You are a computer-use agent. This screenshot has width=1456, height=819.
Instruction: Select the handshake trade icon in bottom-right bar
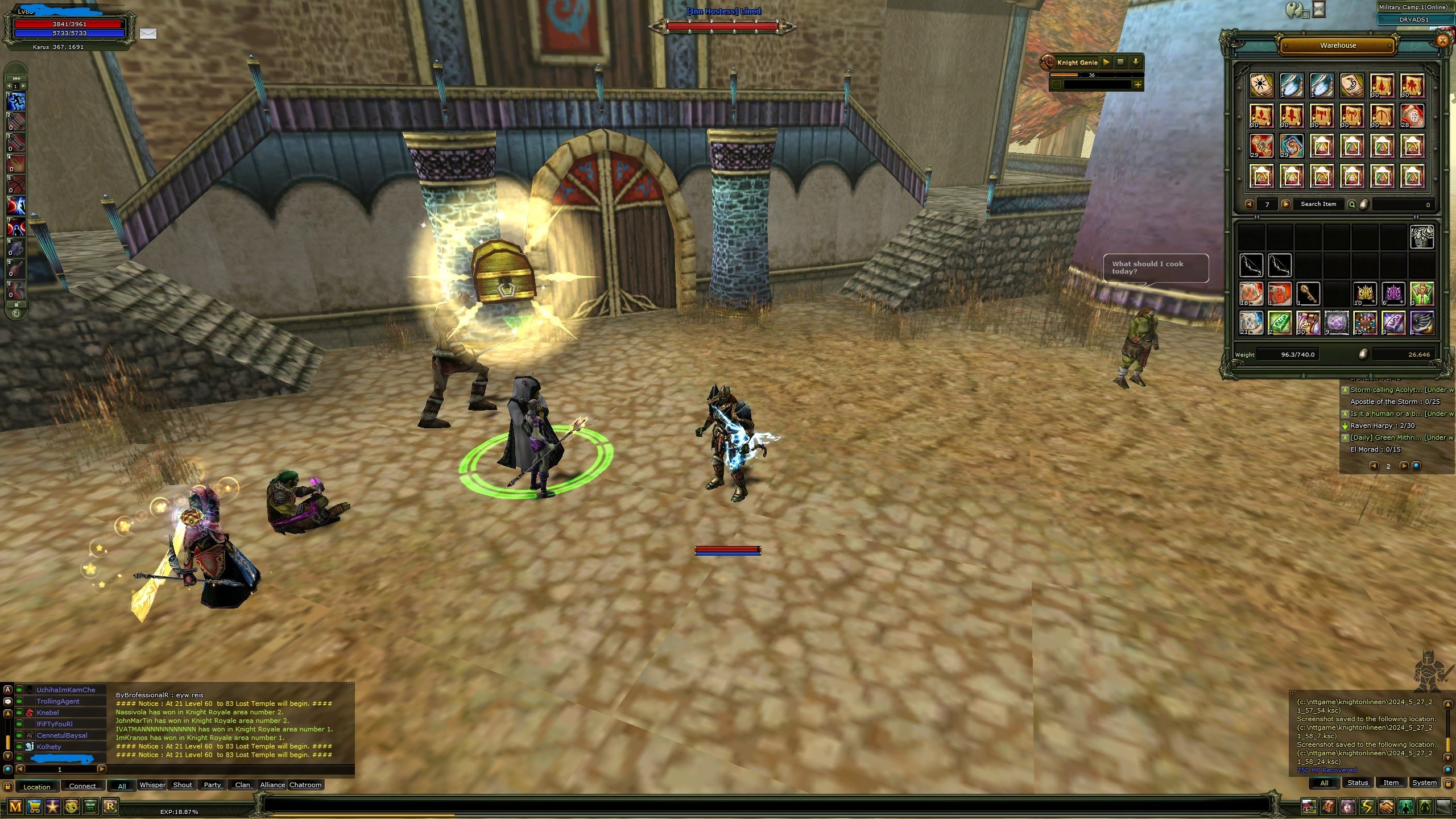click(1385, 806)
